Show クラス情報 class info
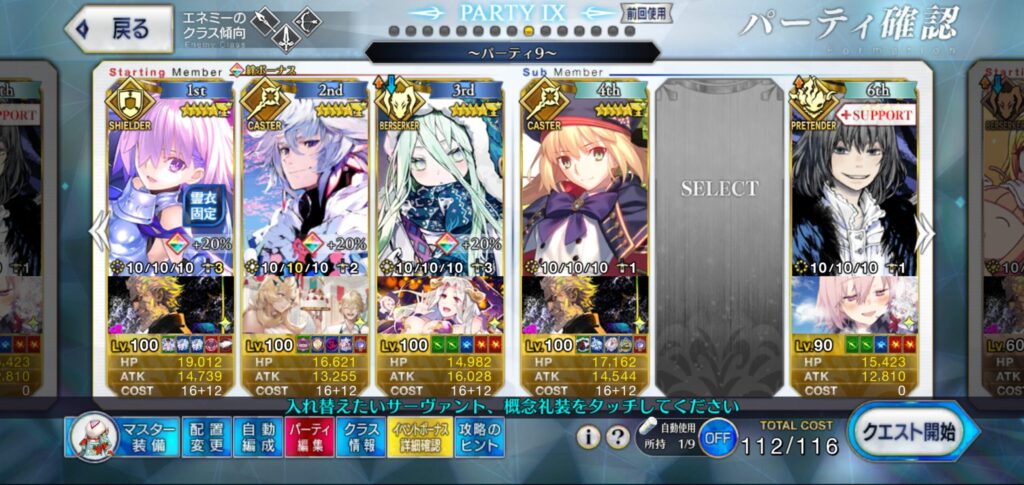The width and height of the screenshot is (1024, 485). 360,437
